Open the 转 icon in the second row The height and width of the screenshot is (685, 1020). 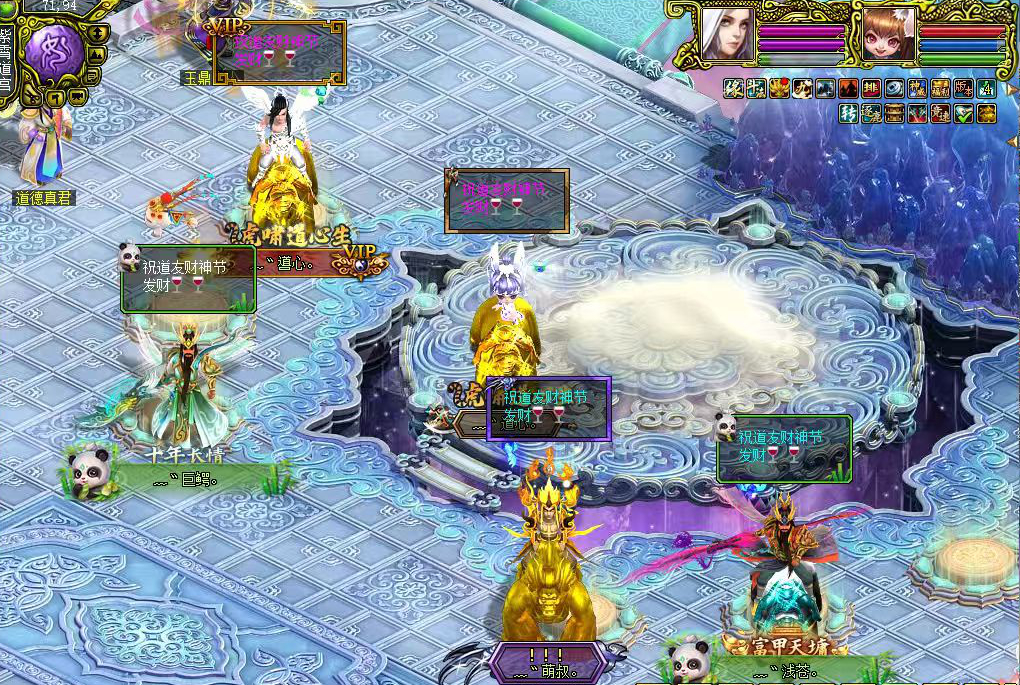(848, 114)
